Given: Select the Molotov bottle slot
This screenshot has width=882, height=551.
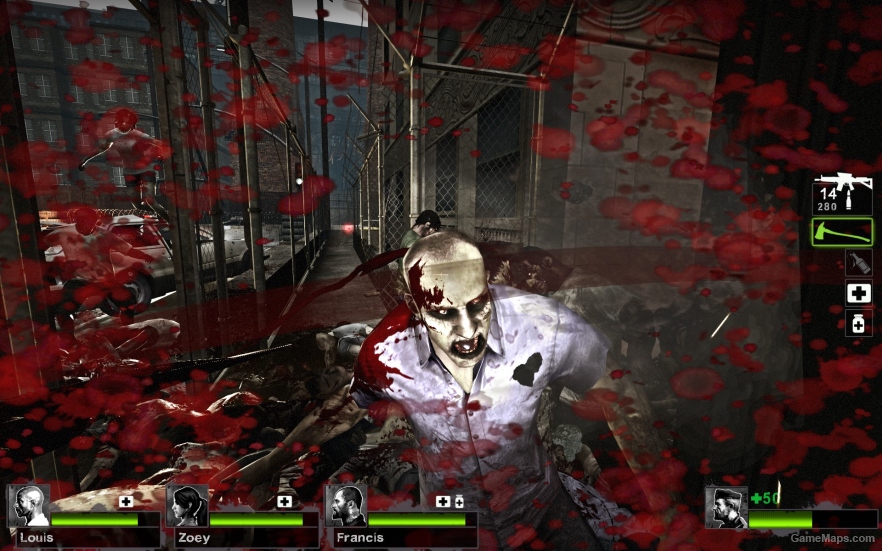Looking at the screenshot, I should (x=858, y=263).
